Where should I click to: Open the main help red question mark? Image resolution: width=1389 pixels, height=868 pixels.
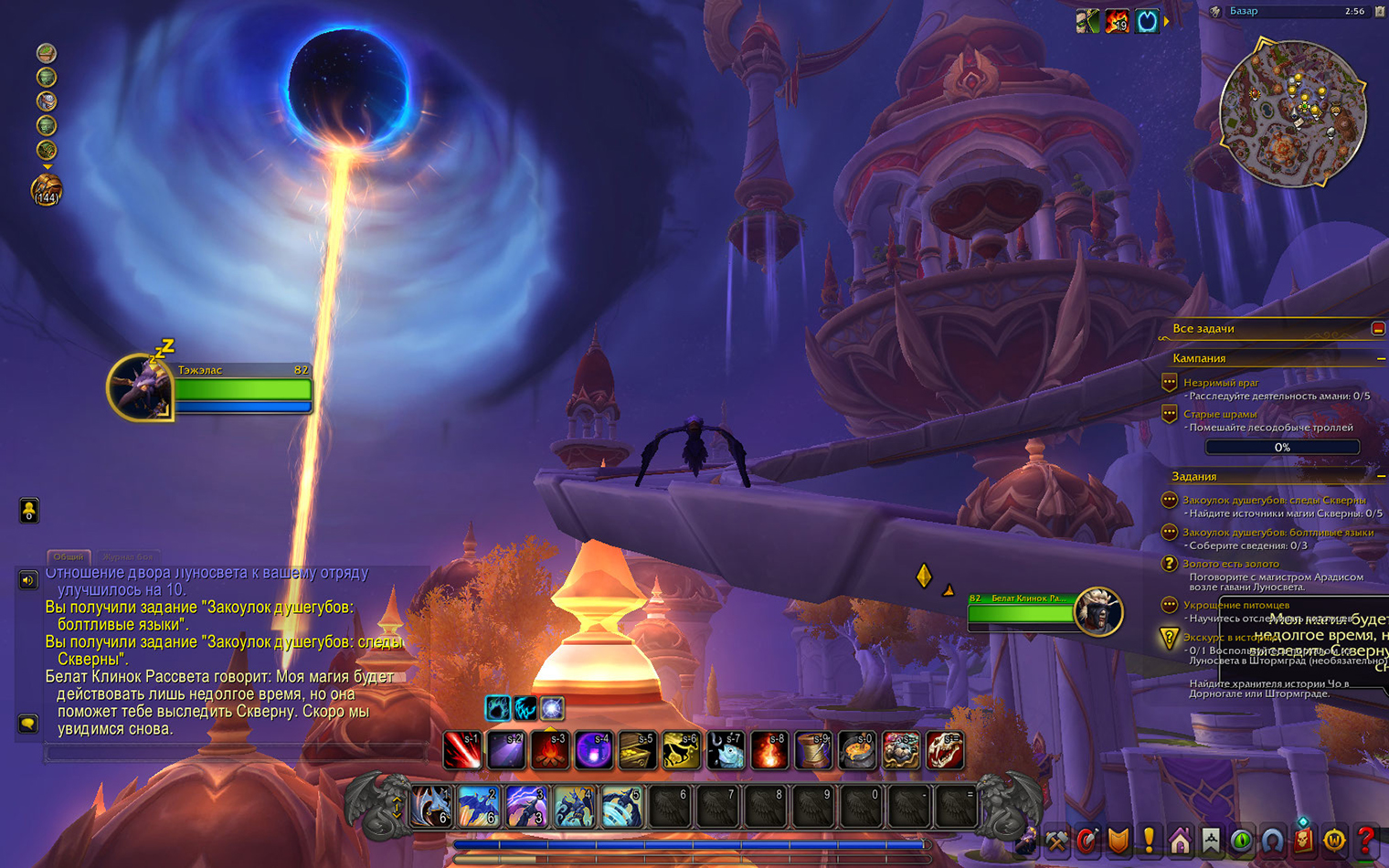point(1366,840)
